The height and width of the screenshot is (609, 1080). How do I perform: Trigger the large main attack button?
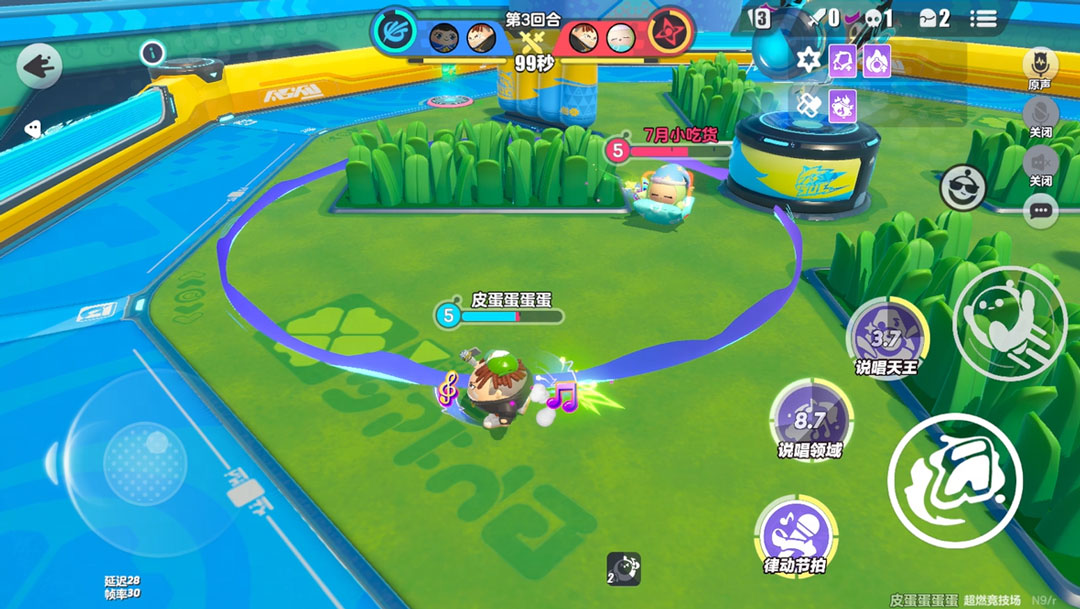click(x=954, y=481)
